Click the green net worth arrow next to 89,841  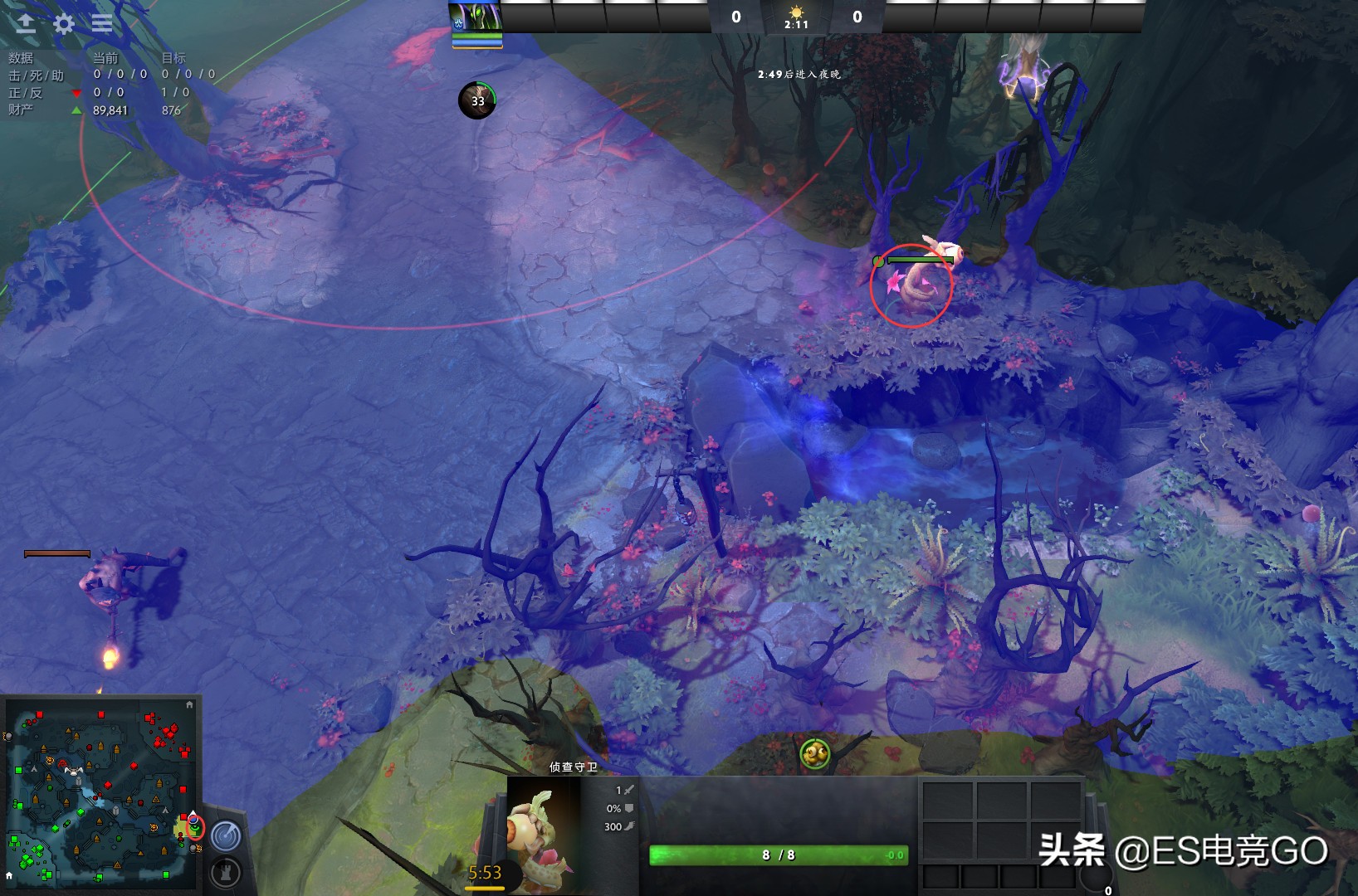point(76,109)
